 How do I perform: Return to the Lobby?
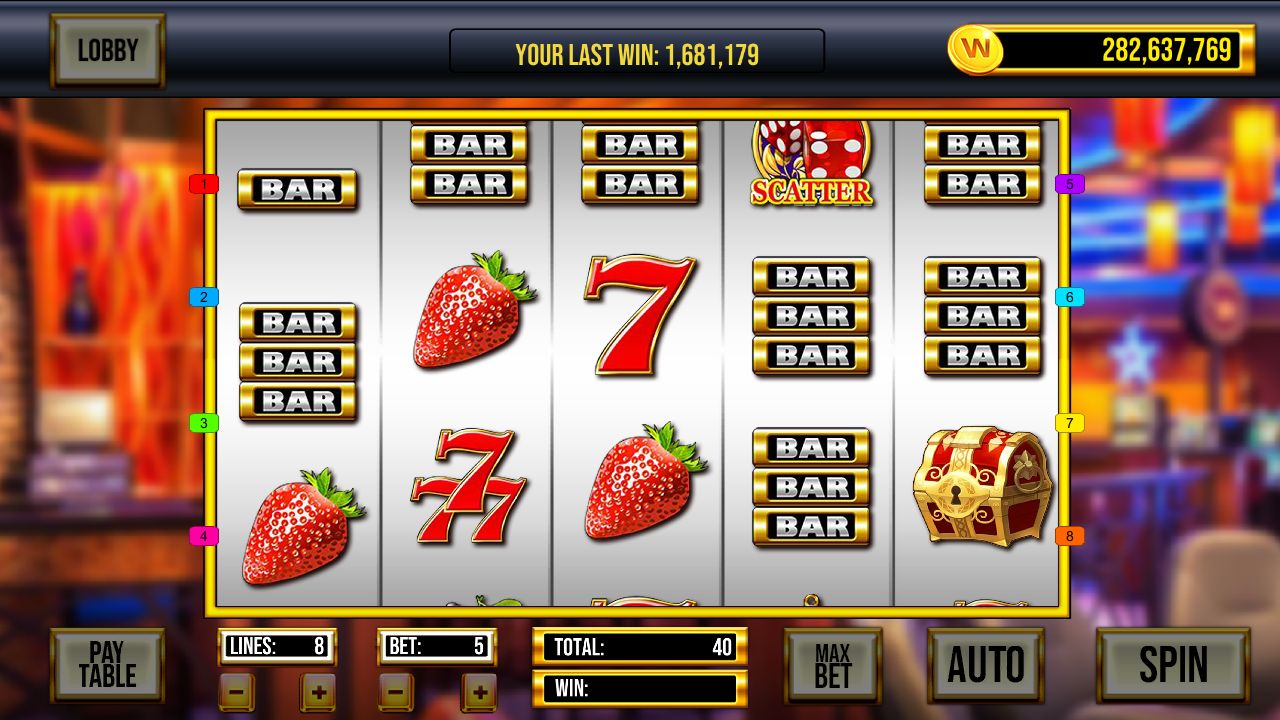[x=107, y=50]
